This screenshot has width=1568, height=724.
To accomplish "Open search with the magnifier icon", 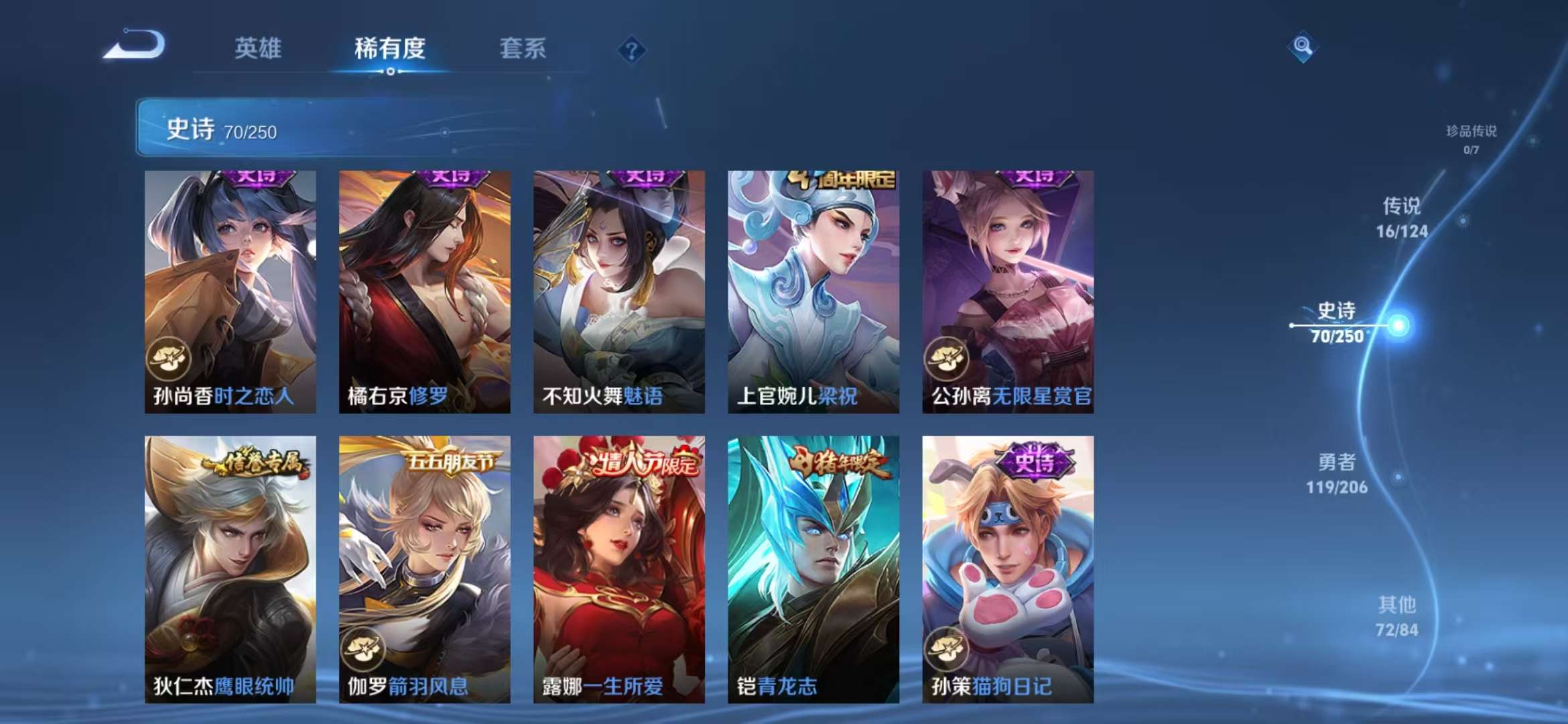I will [1301, 48].
